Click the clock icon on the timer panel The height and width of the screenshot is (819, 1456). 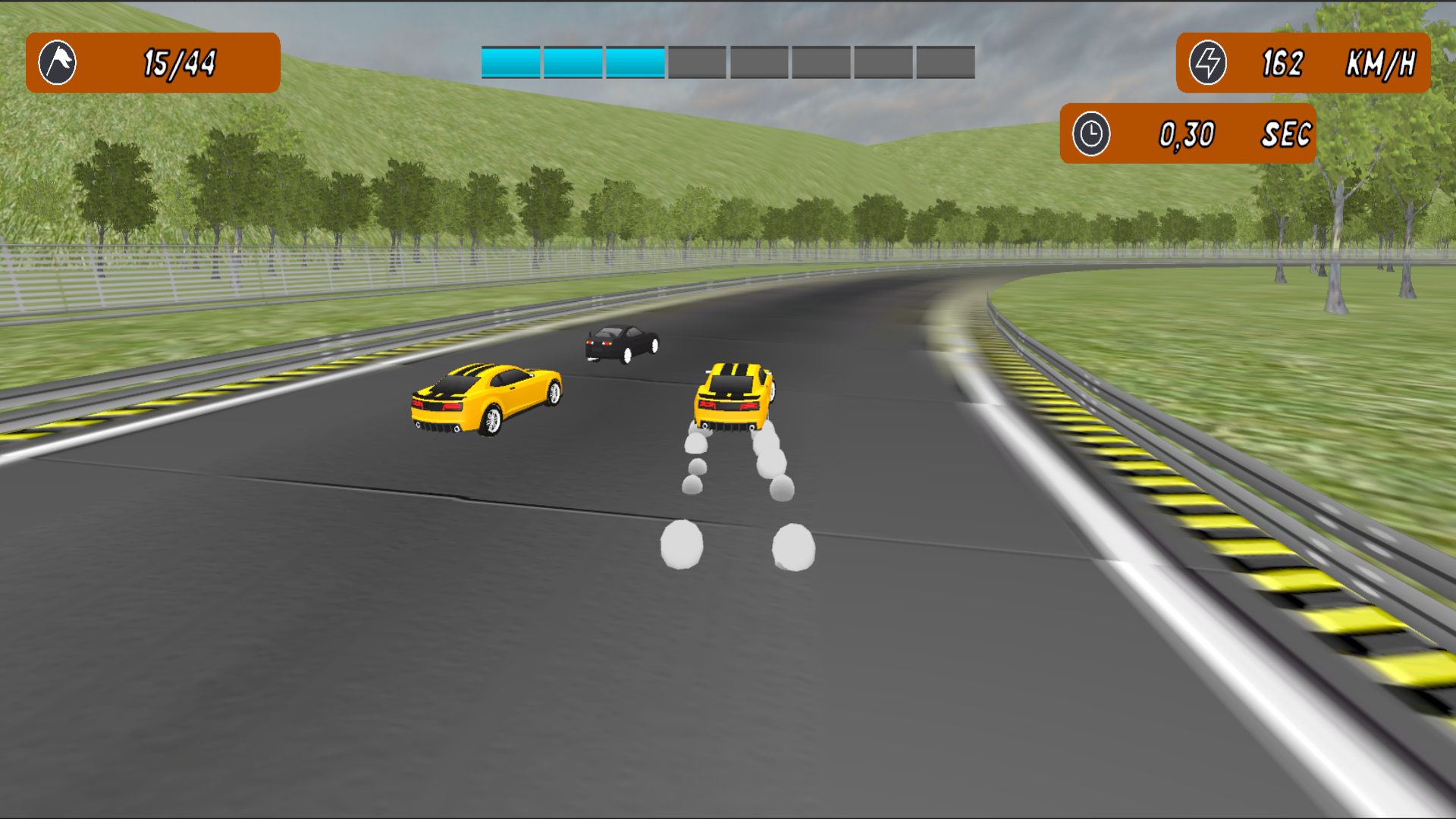1092,135
